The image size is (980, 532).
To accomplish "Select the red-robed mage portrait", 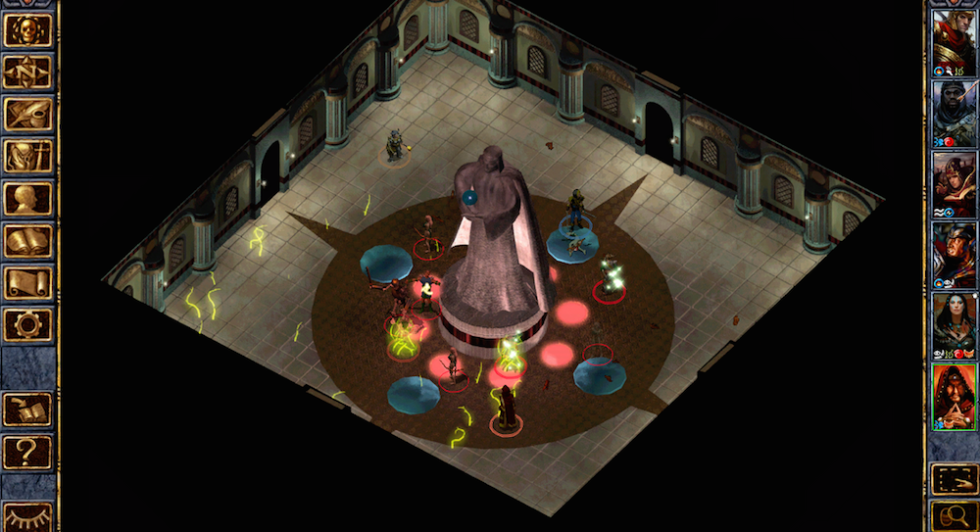I will pyautogui.click(x=954, y=395).
